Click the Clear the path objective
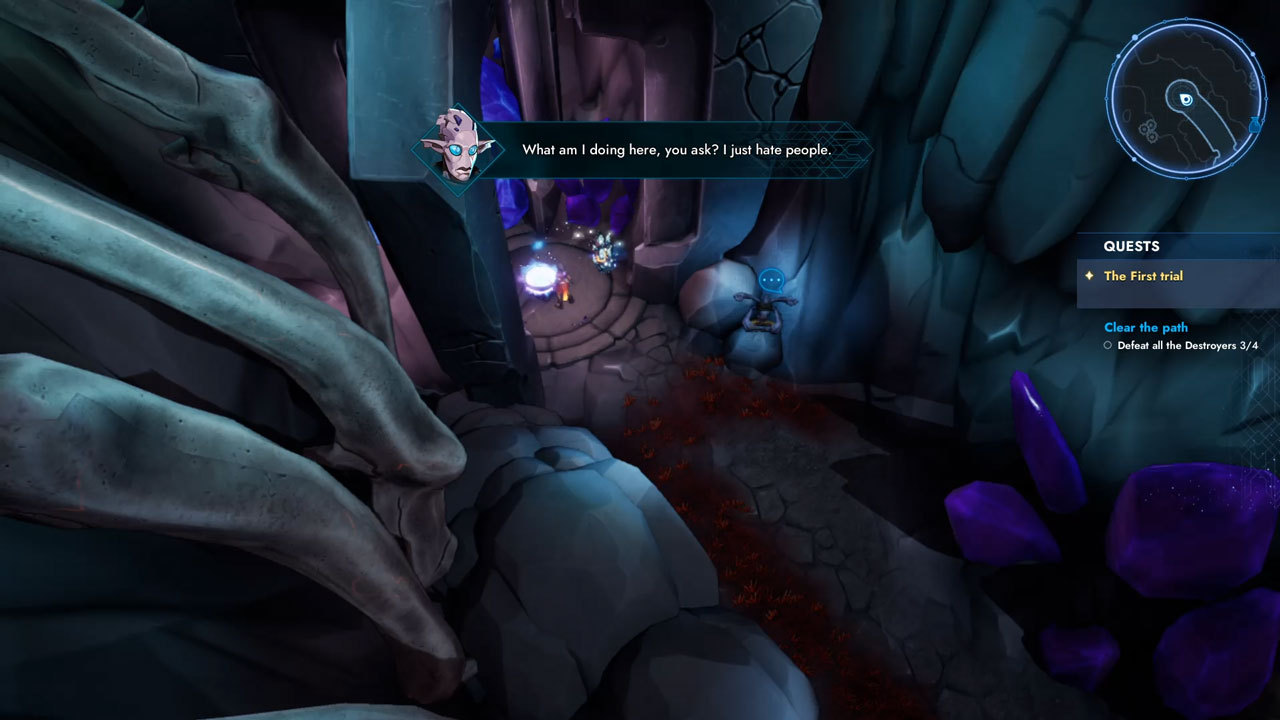Screen dimensions: 1280x720 coord(1146,327)
